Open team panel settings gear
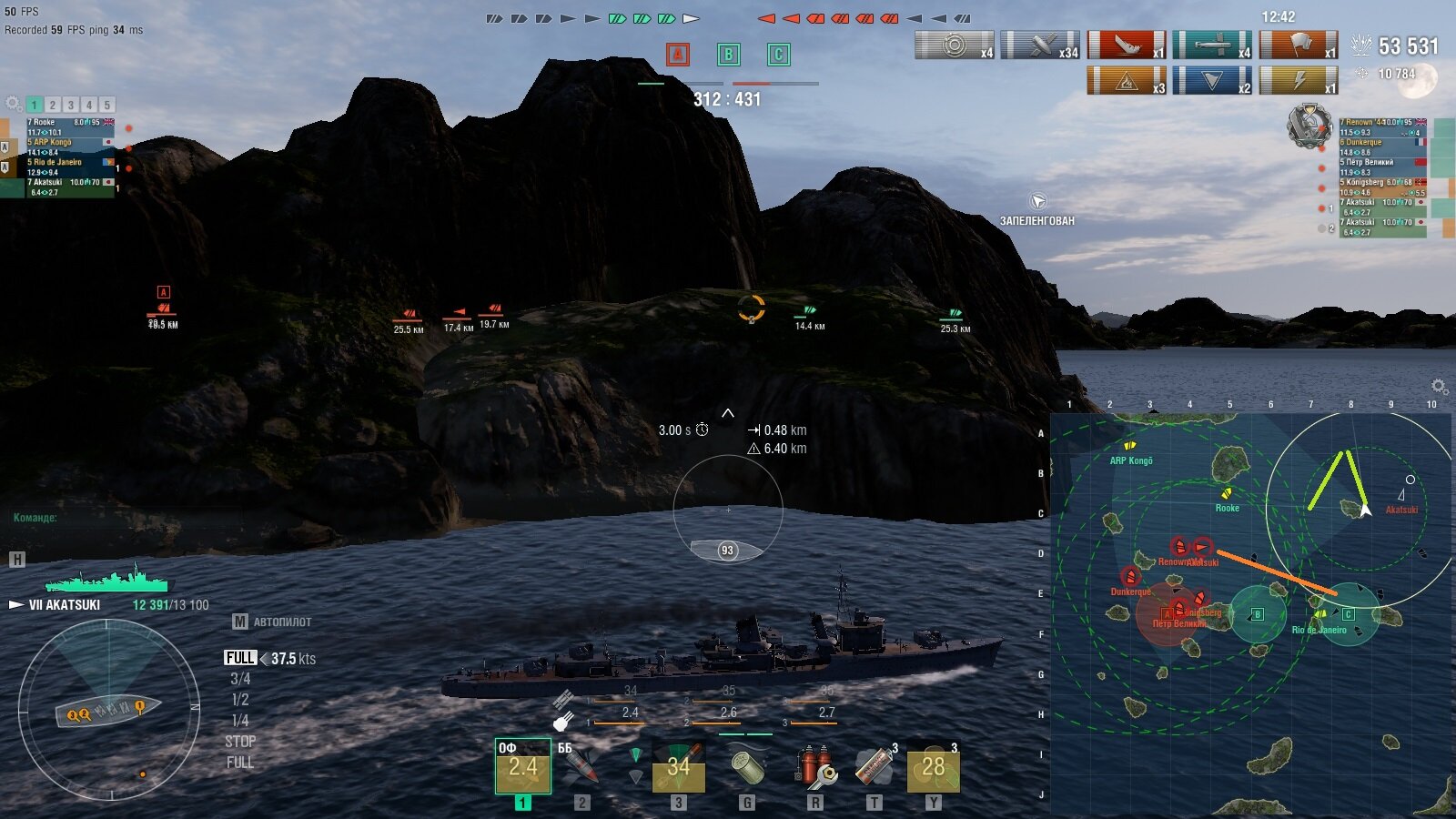 point(14,104)
